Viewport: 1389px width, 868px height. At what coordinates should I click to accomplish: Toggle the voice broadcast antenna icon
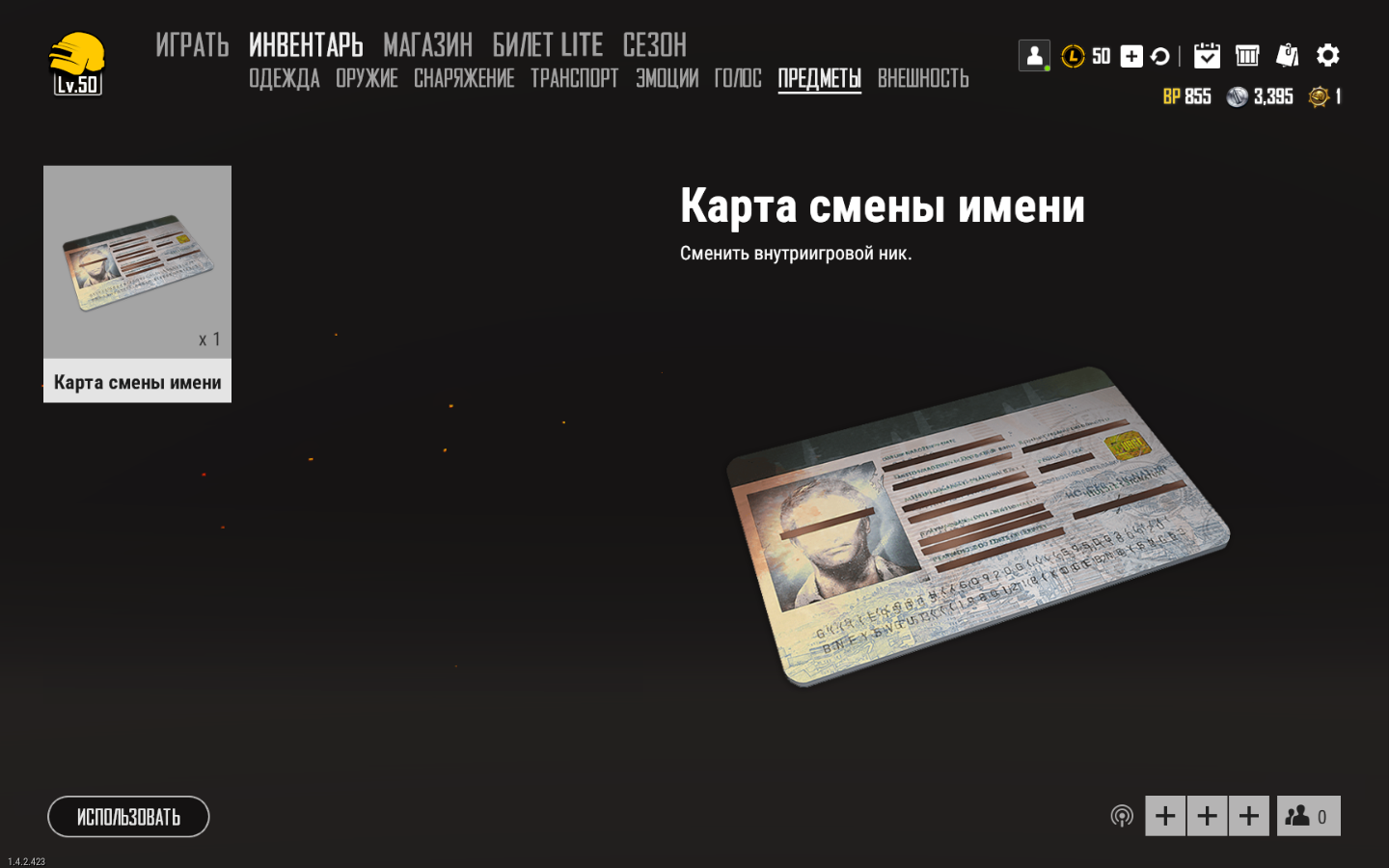click(1122, 815)
